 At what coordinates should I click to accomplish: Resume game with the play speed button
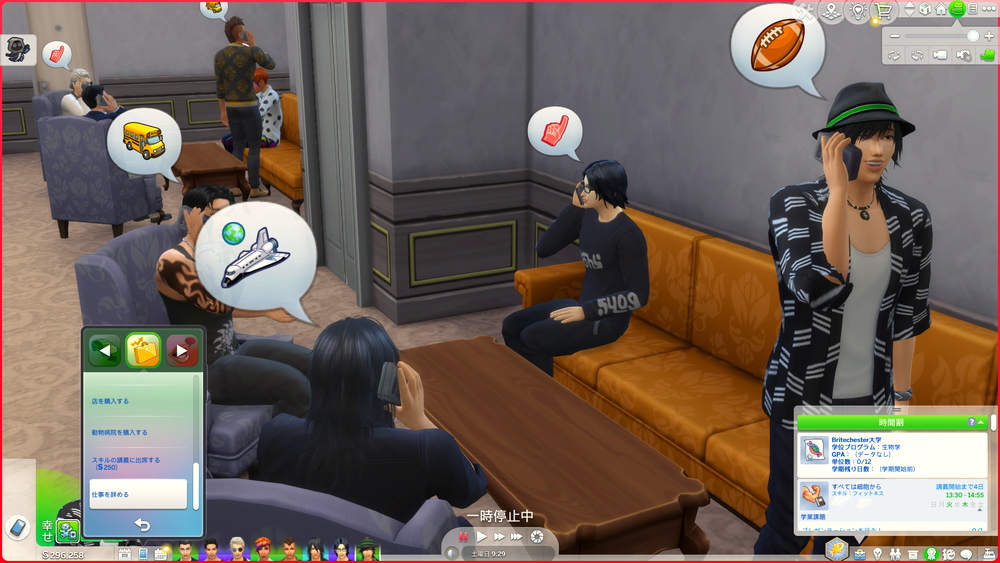(482, 537)
